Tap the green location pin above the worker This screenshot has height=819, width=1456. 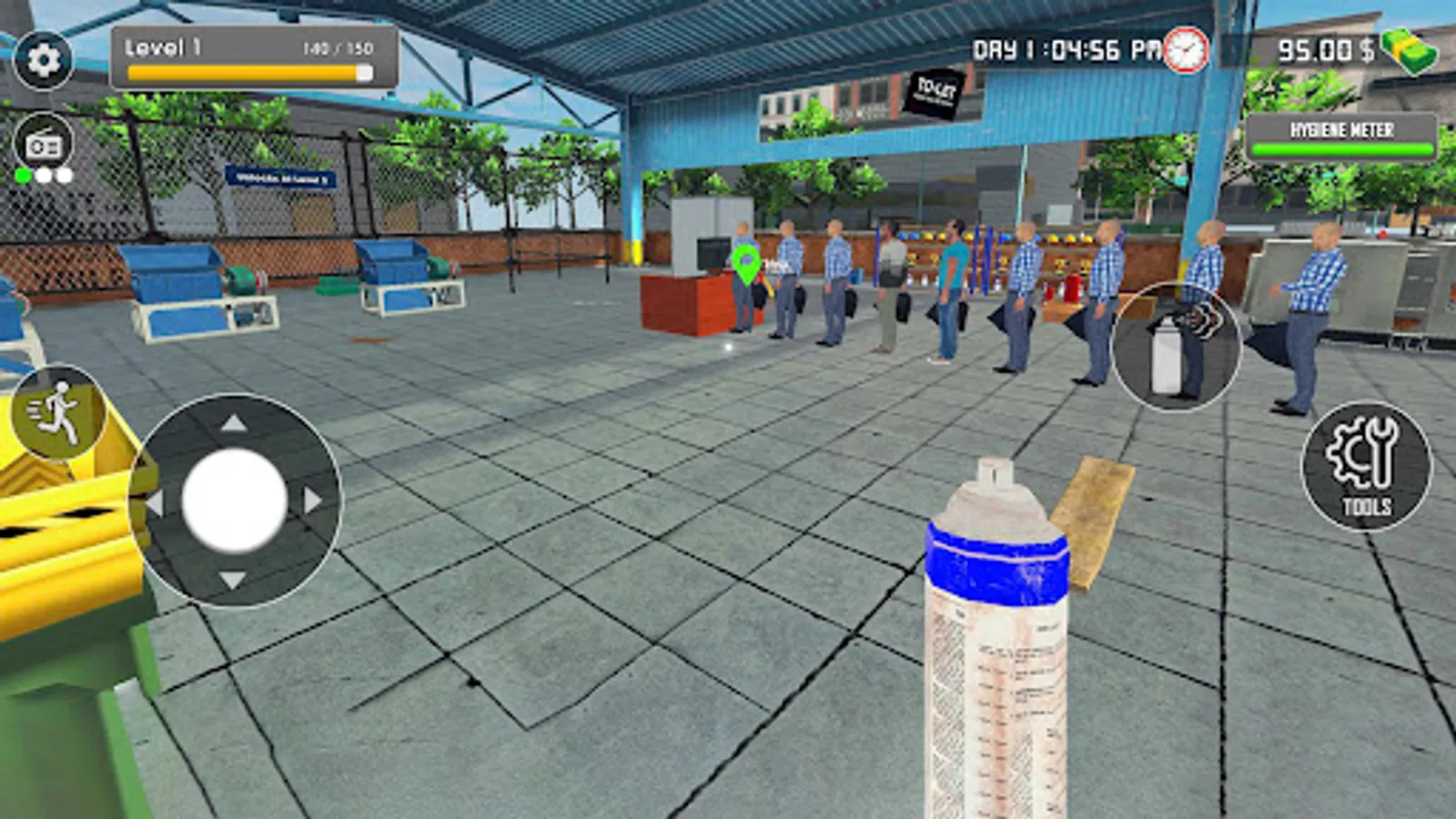pos(745,261)
